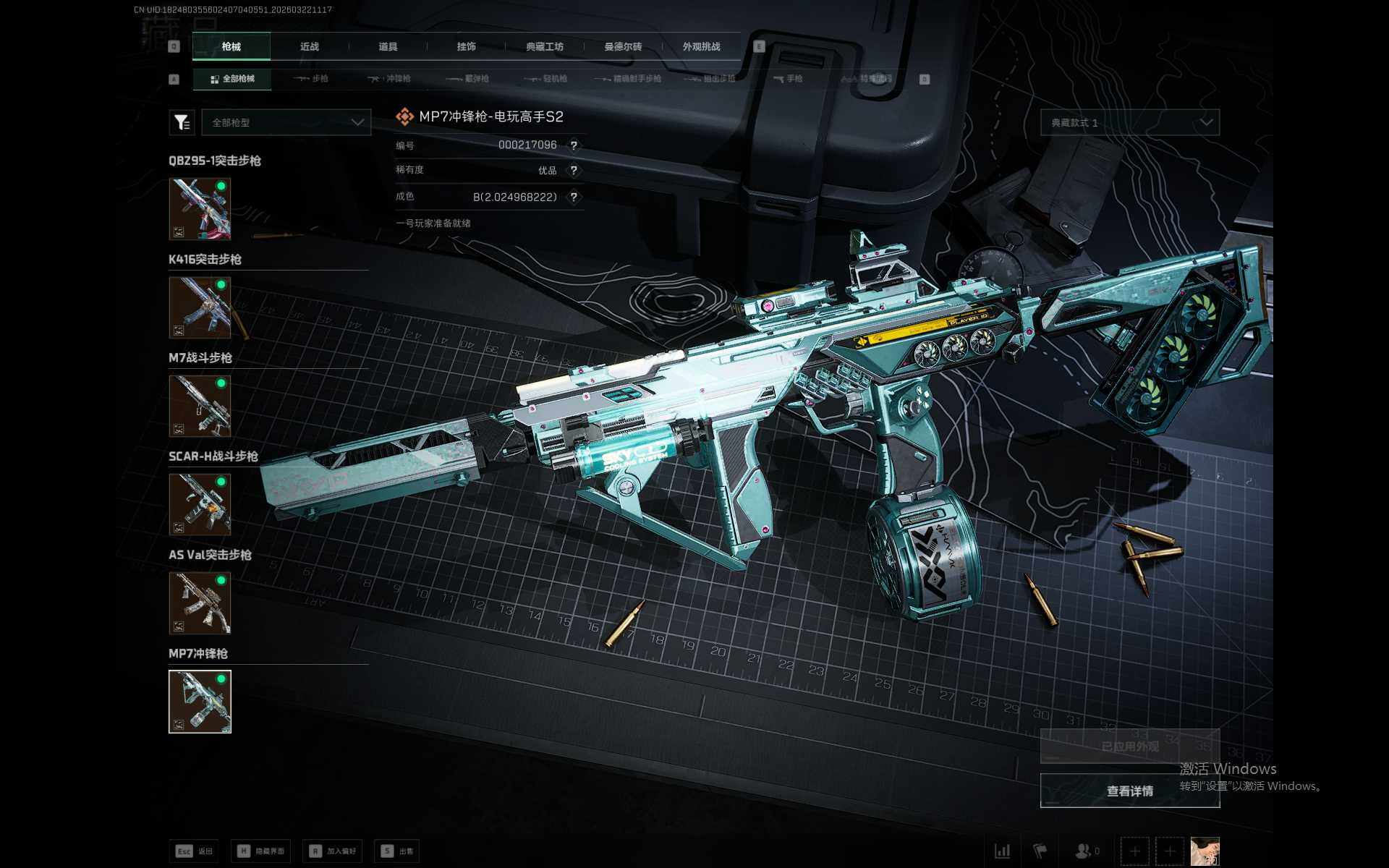
Task: Open the 道具 items tab
Action: (388, 46)
